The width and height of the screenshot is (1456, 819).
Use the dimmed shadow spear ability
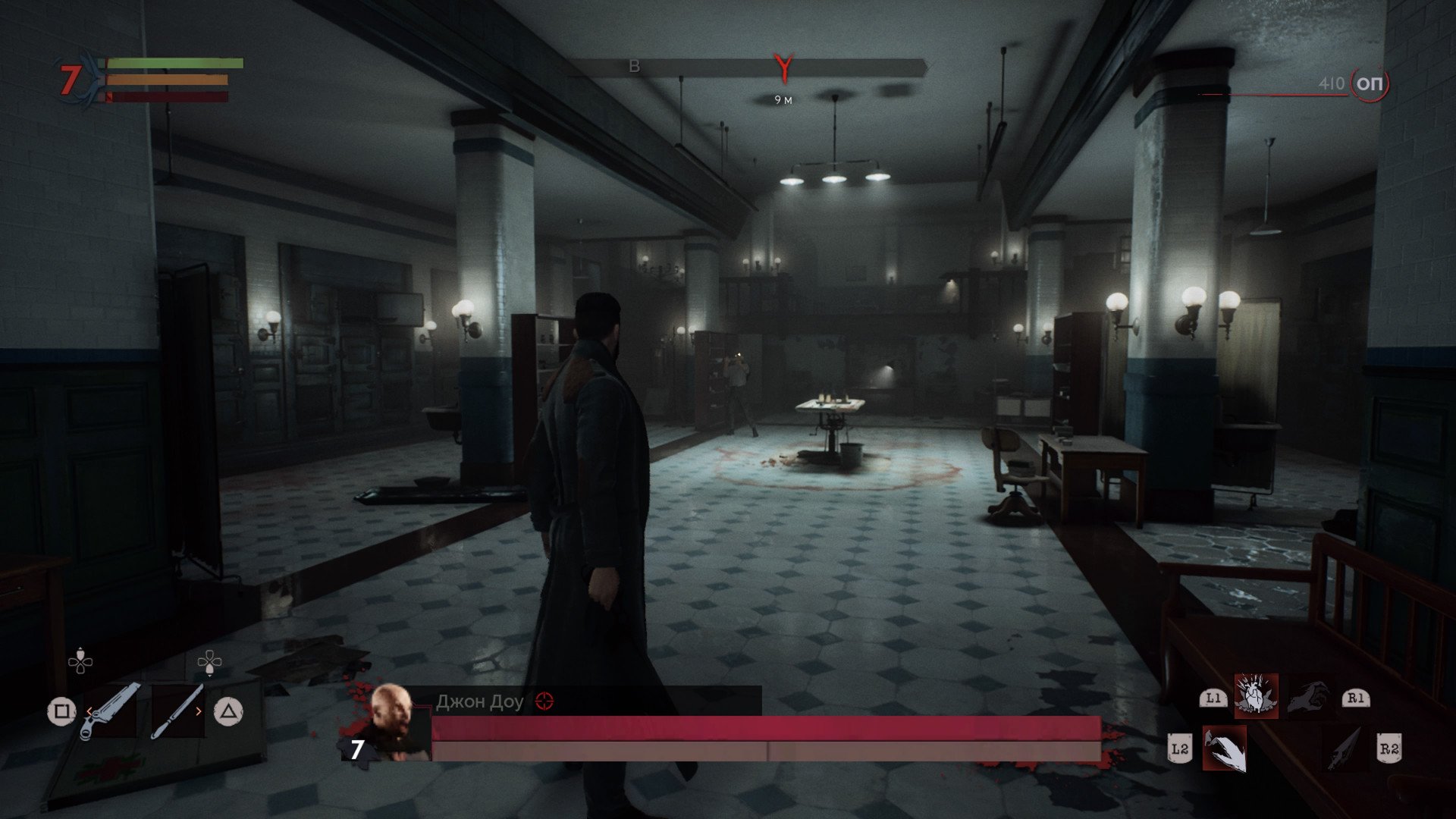[1345, 748]
